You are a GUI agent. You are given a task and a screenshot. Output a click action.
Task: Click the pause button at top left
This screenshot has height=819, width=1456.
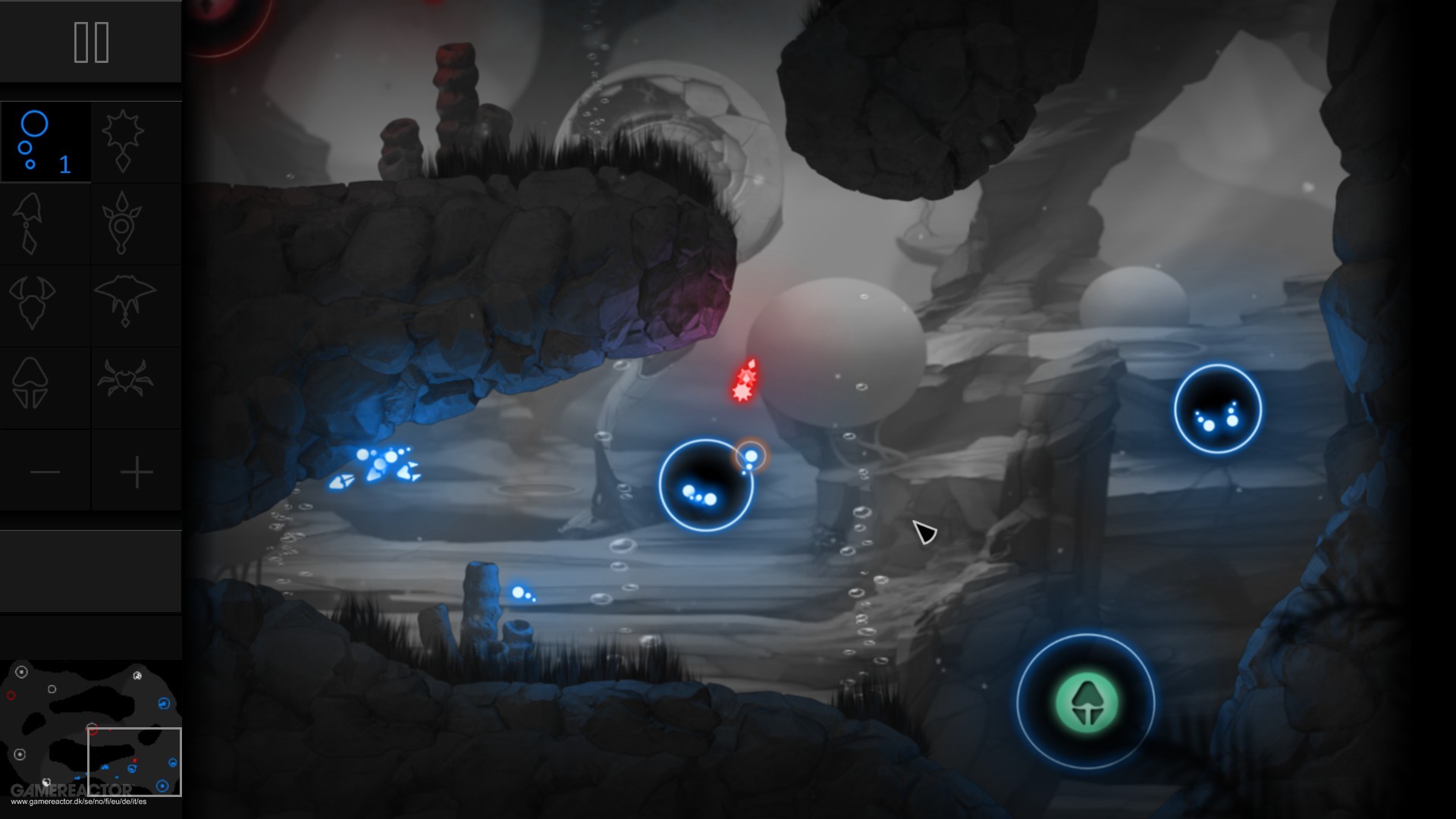pyautogui.click(x=91, y=42)
